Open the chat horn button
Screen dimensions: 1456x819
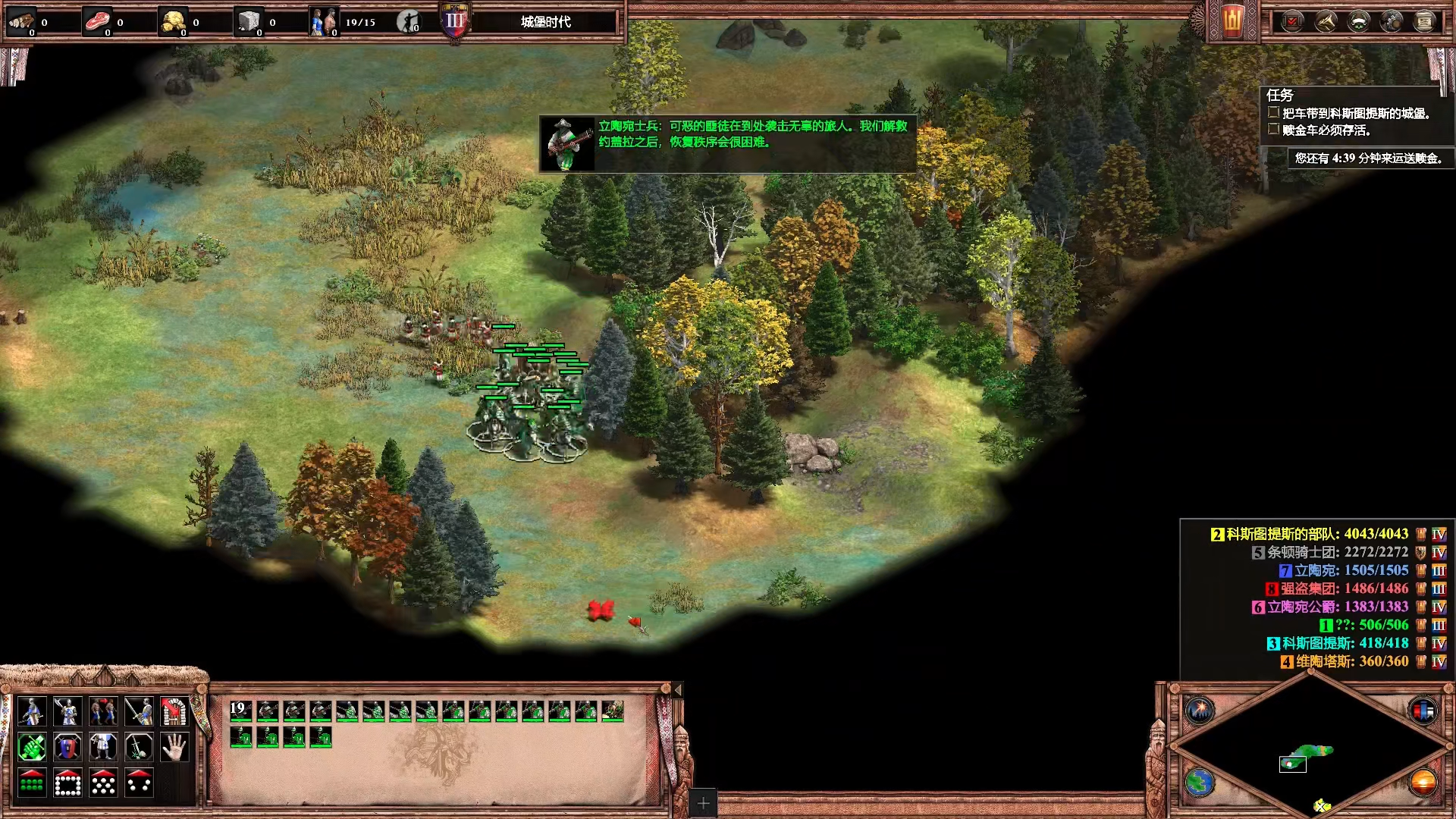pyautogui.click(x=1326, y=21)
